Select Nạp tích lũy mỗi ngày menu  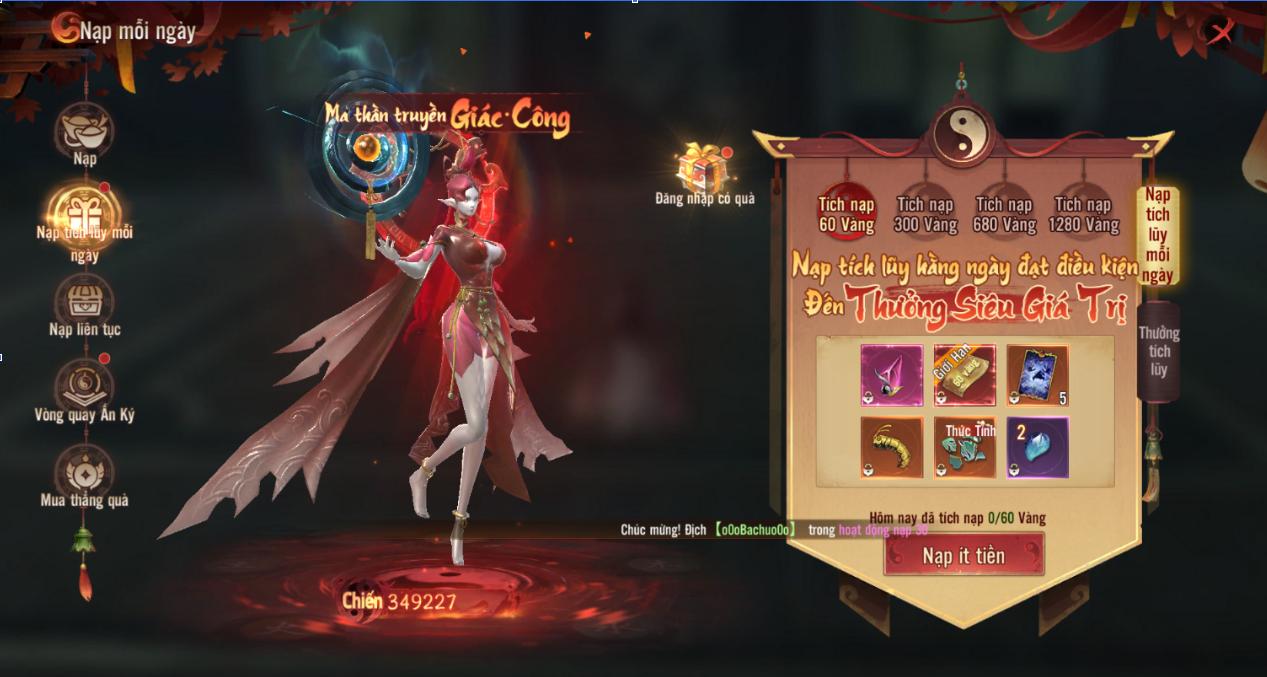click(x=84, y=212)
